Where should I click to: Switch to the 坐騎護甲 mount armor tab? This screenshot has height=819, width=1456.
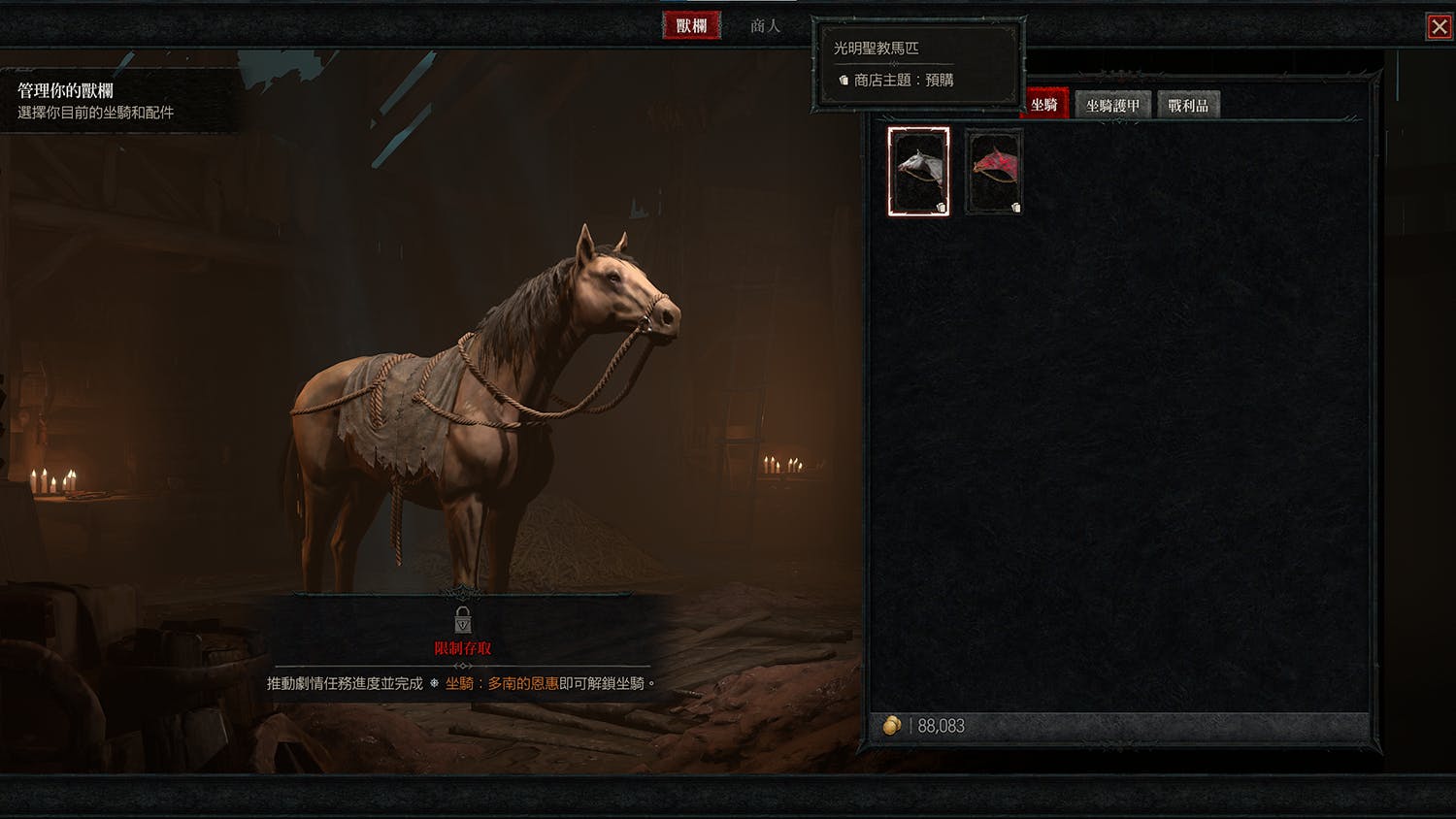point(1112,106)
